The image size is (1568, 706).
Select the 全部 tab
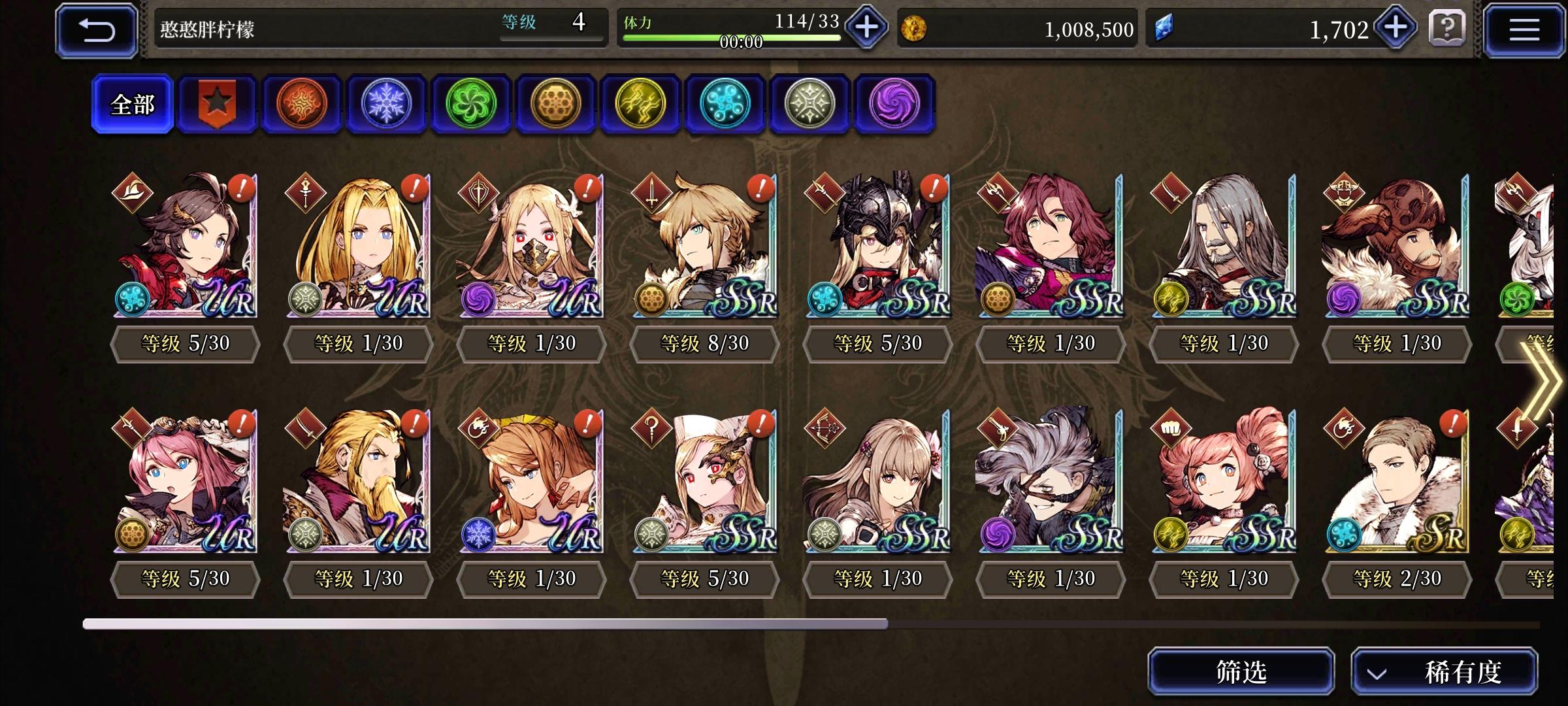click(x=133, y=103)
